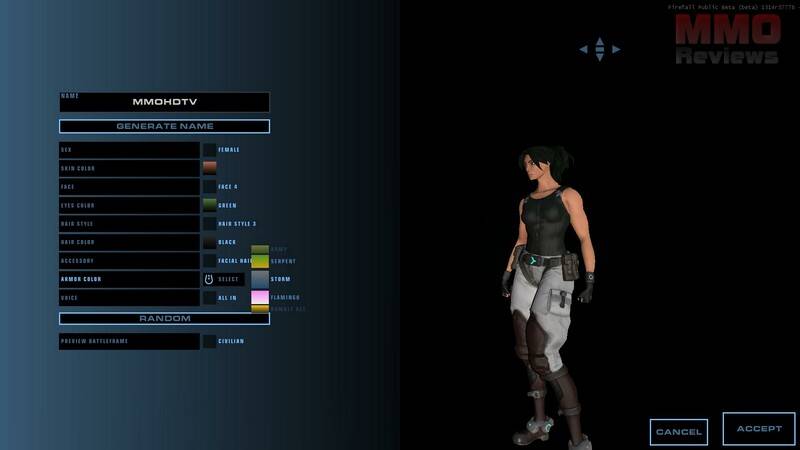This screenshot has width=800, height=450.
Task: Rotate character view with the left arrow
Action: 584,49
